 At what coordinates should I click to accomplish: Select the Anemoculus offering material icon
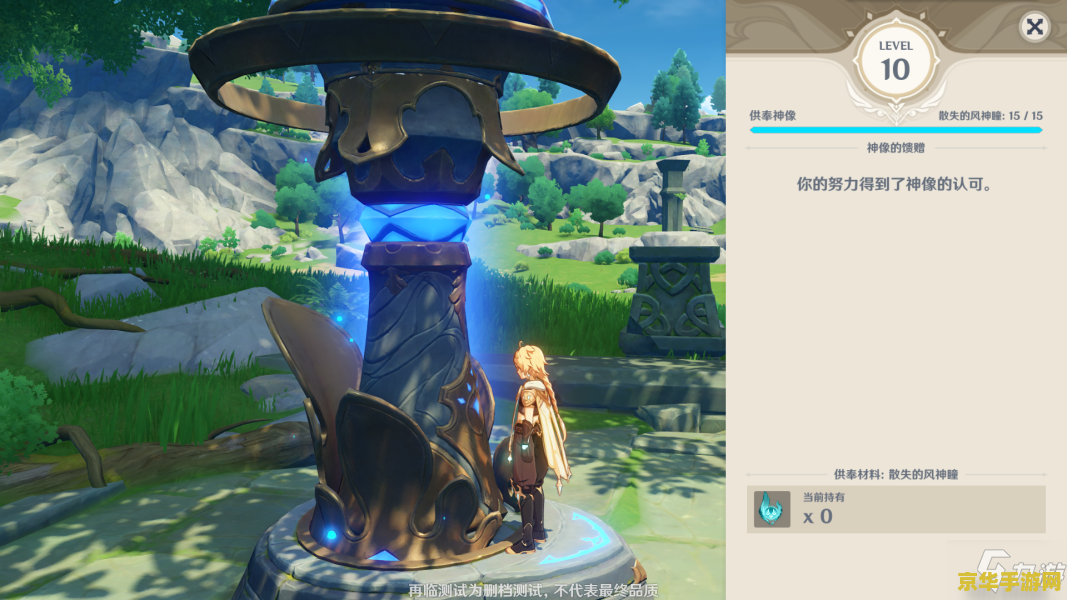(x=772, y=509)
